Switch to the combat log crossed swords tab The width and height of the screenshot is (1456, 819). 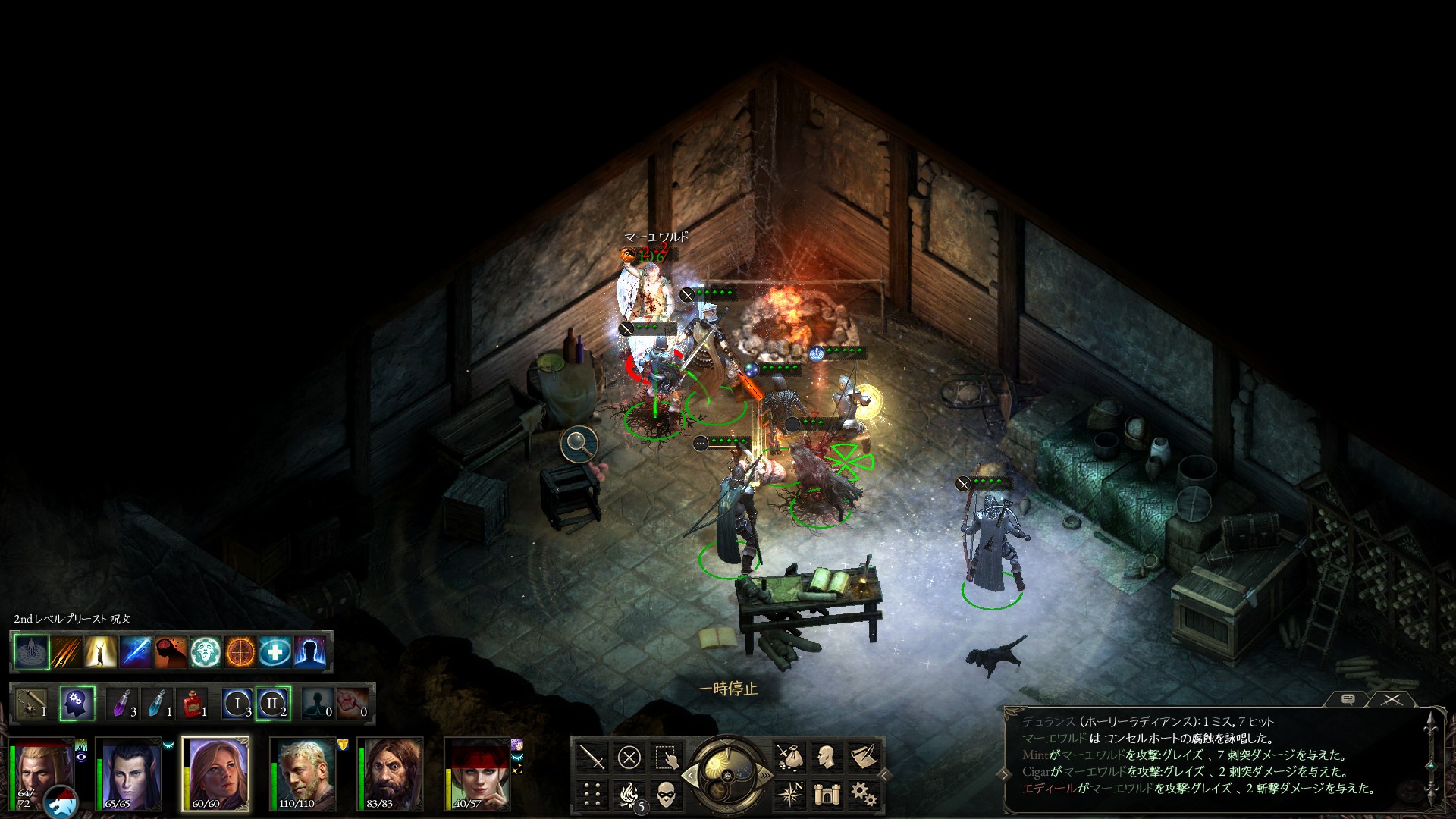click(x=1391, y=699)
